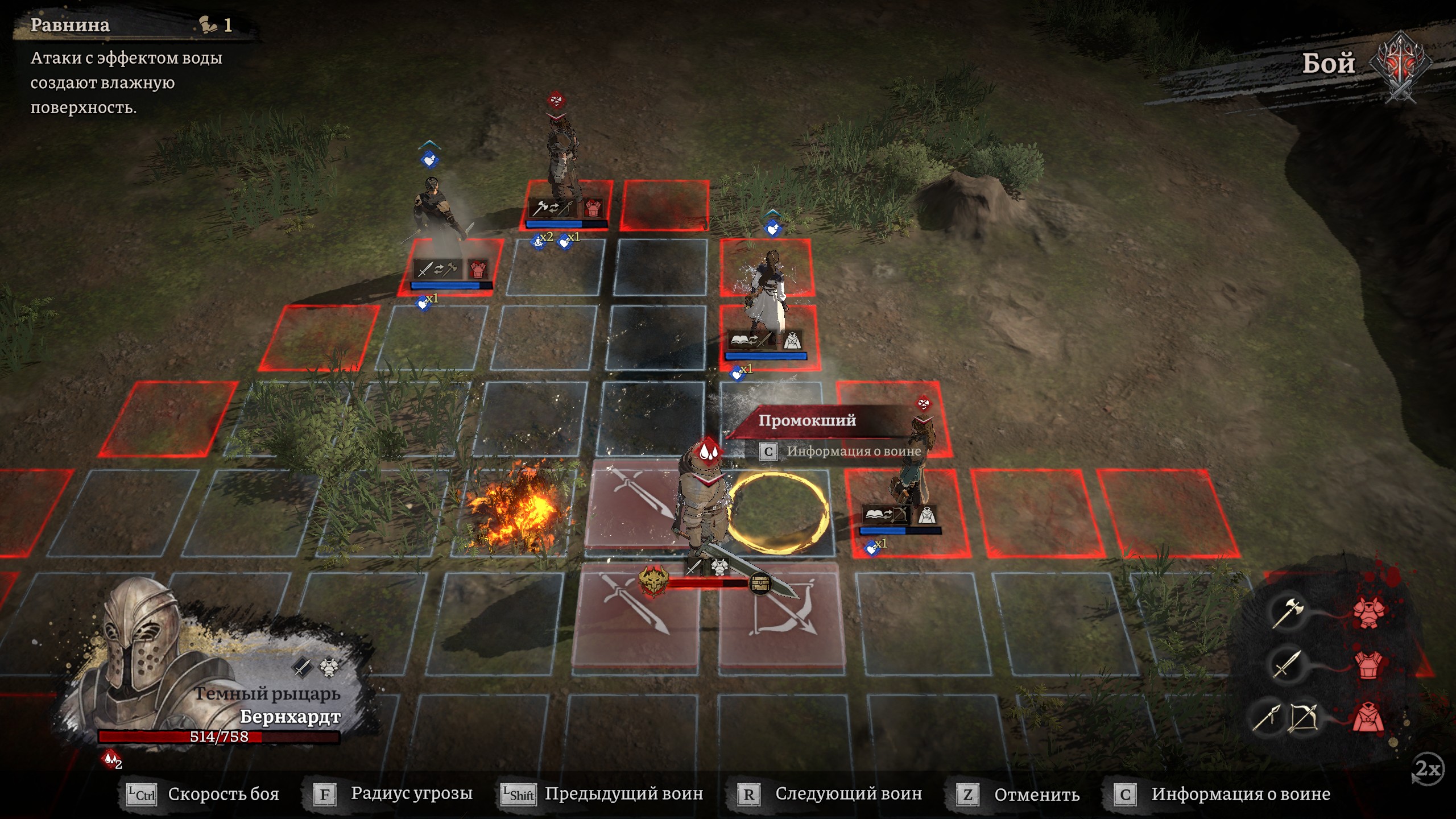Select the gold-ringed highlighted tile
Screen dimensions: 1456x819
[x=778, y=513]
